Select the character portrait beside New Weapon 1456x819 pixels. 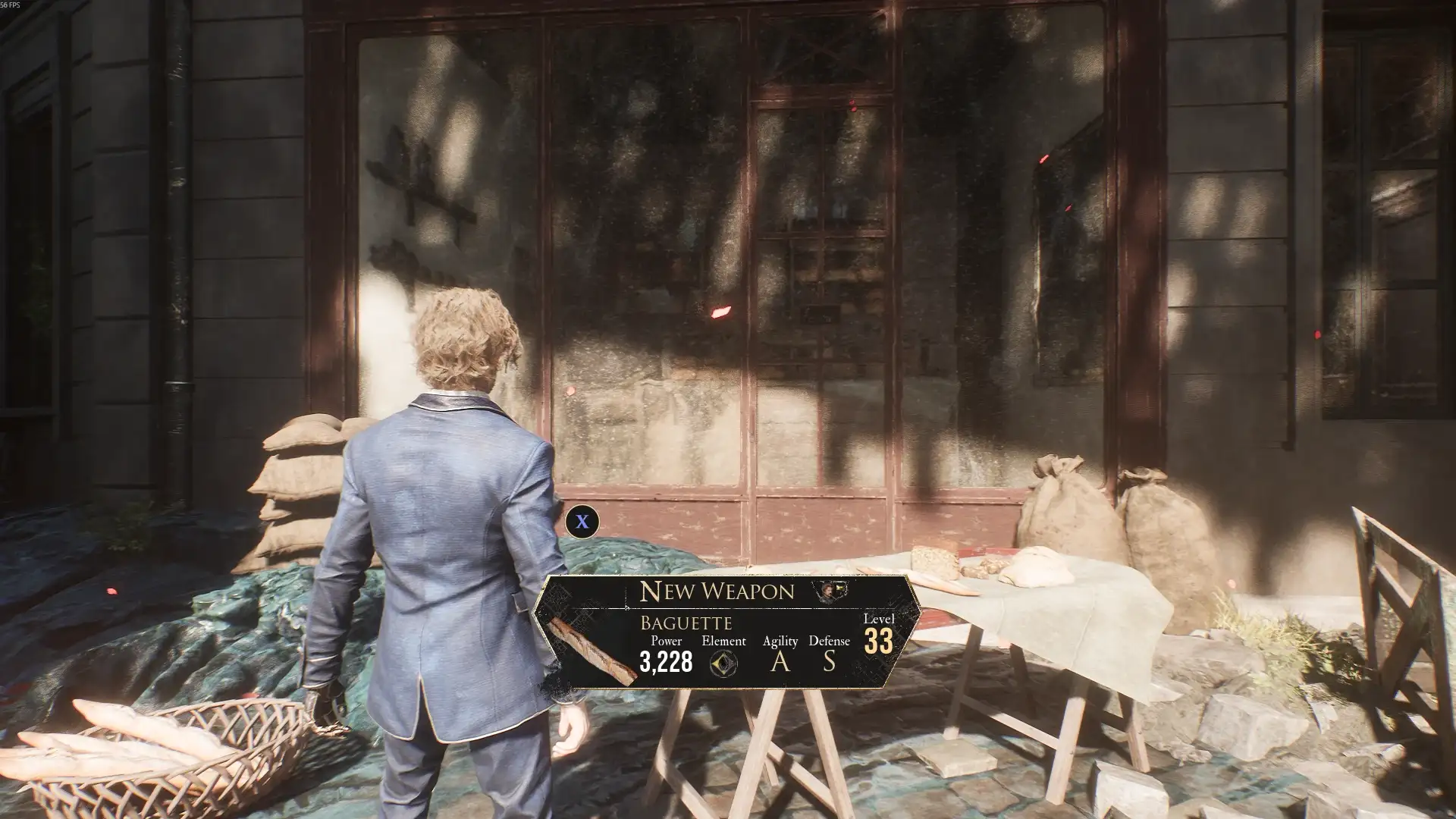tap(829, 591)
